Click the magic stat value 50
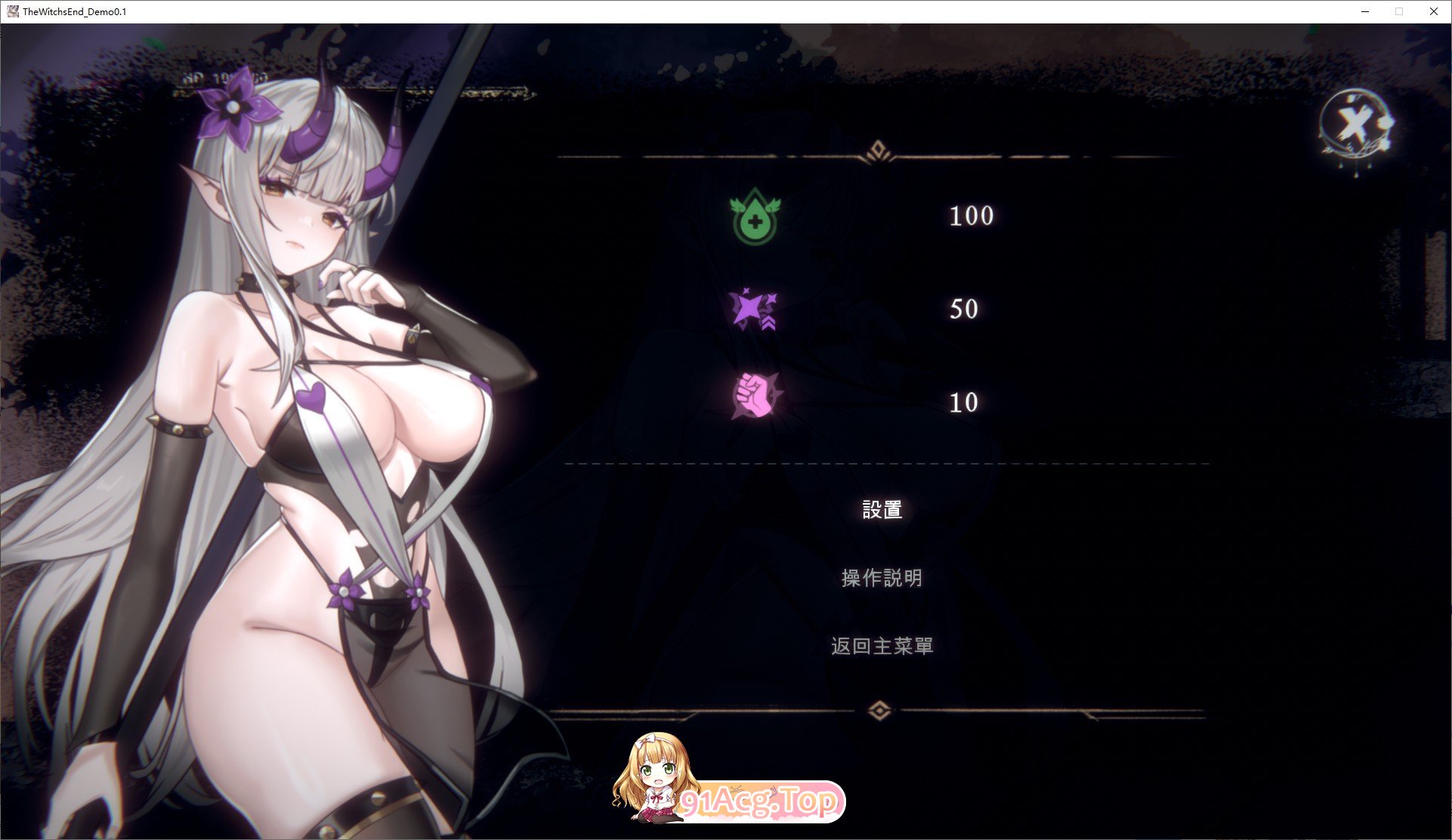 pos(963,309)
